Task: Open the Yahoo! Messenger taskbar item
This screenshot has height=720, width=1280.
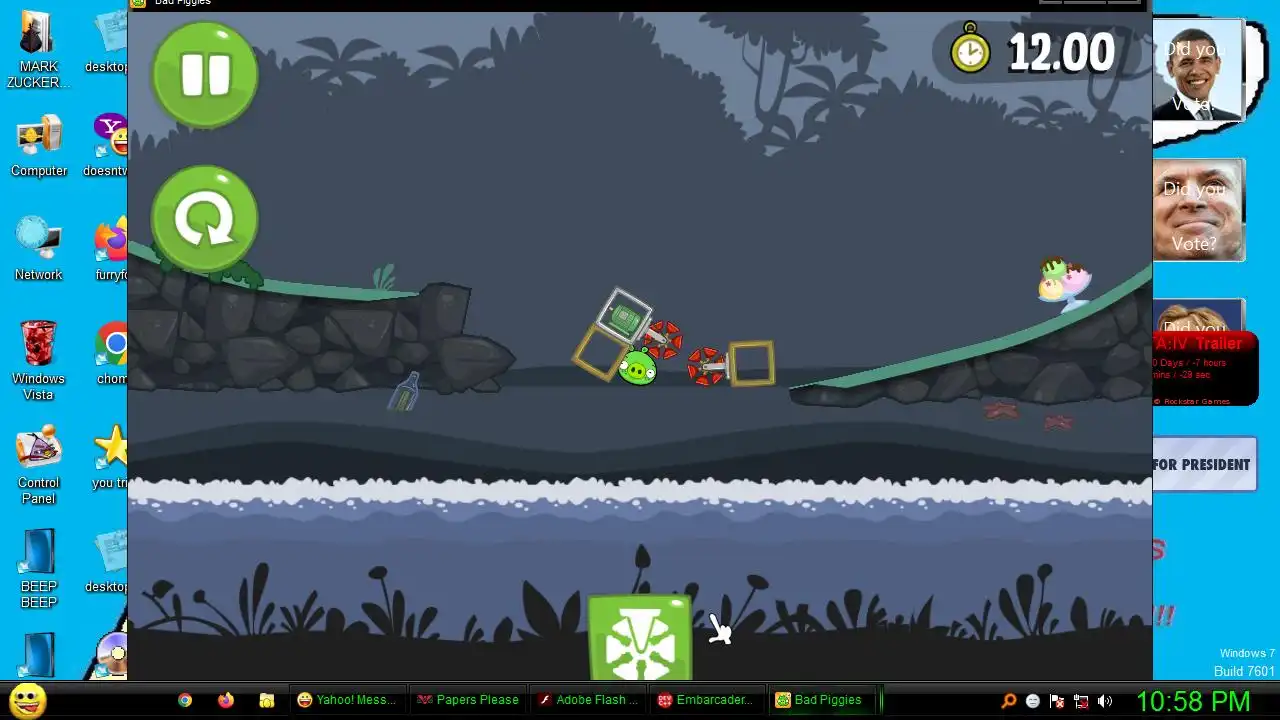Action: click(x=347, y=700)
